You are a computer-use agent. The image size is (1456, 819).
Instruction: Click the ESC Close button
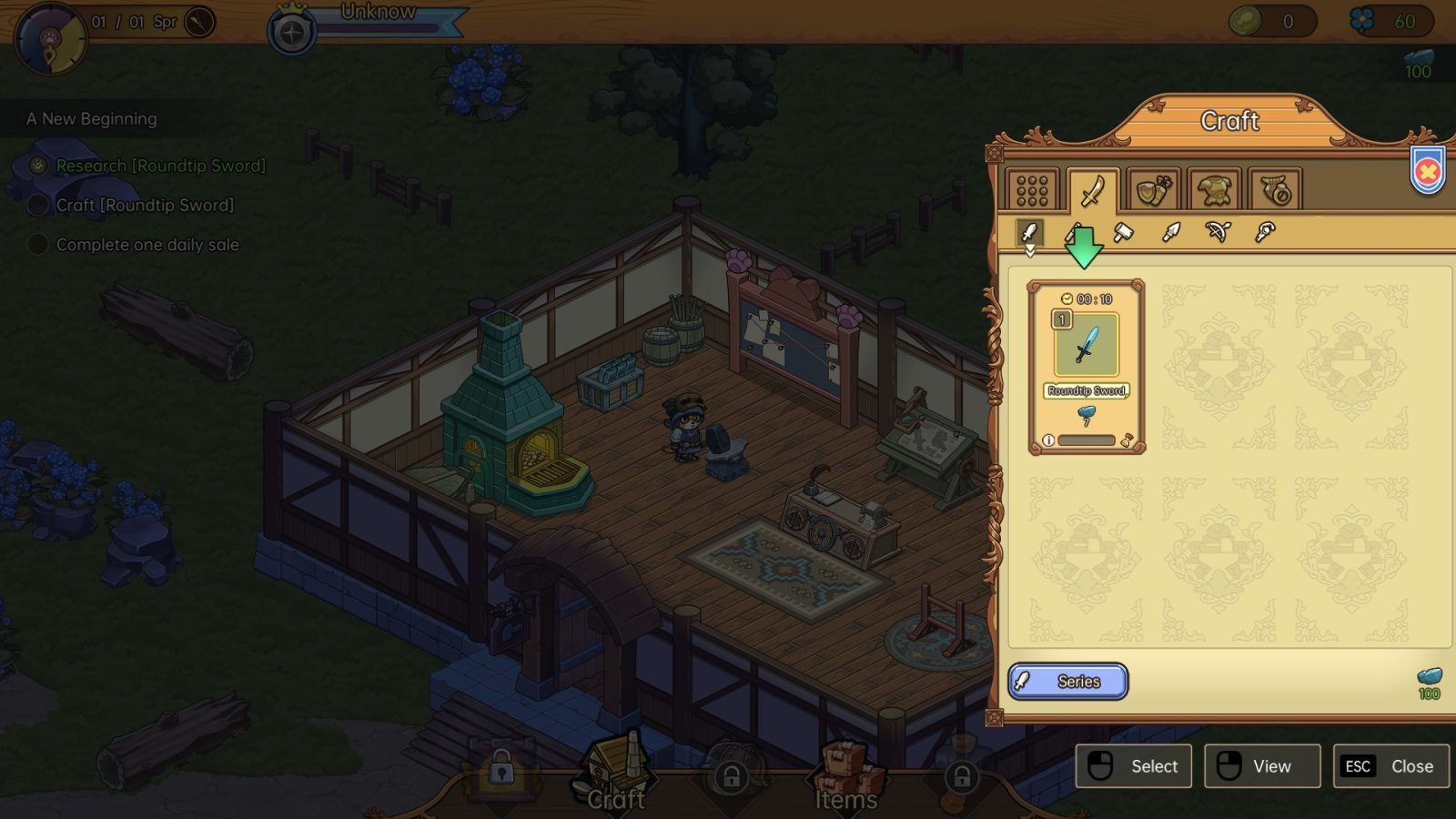[1390, 766]
